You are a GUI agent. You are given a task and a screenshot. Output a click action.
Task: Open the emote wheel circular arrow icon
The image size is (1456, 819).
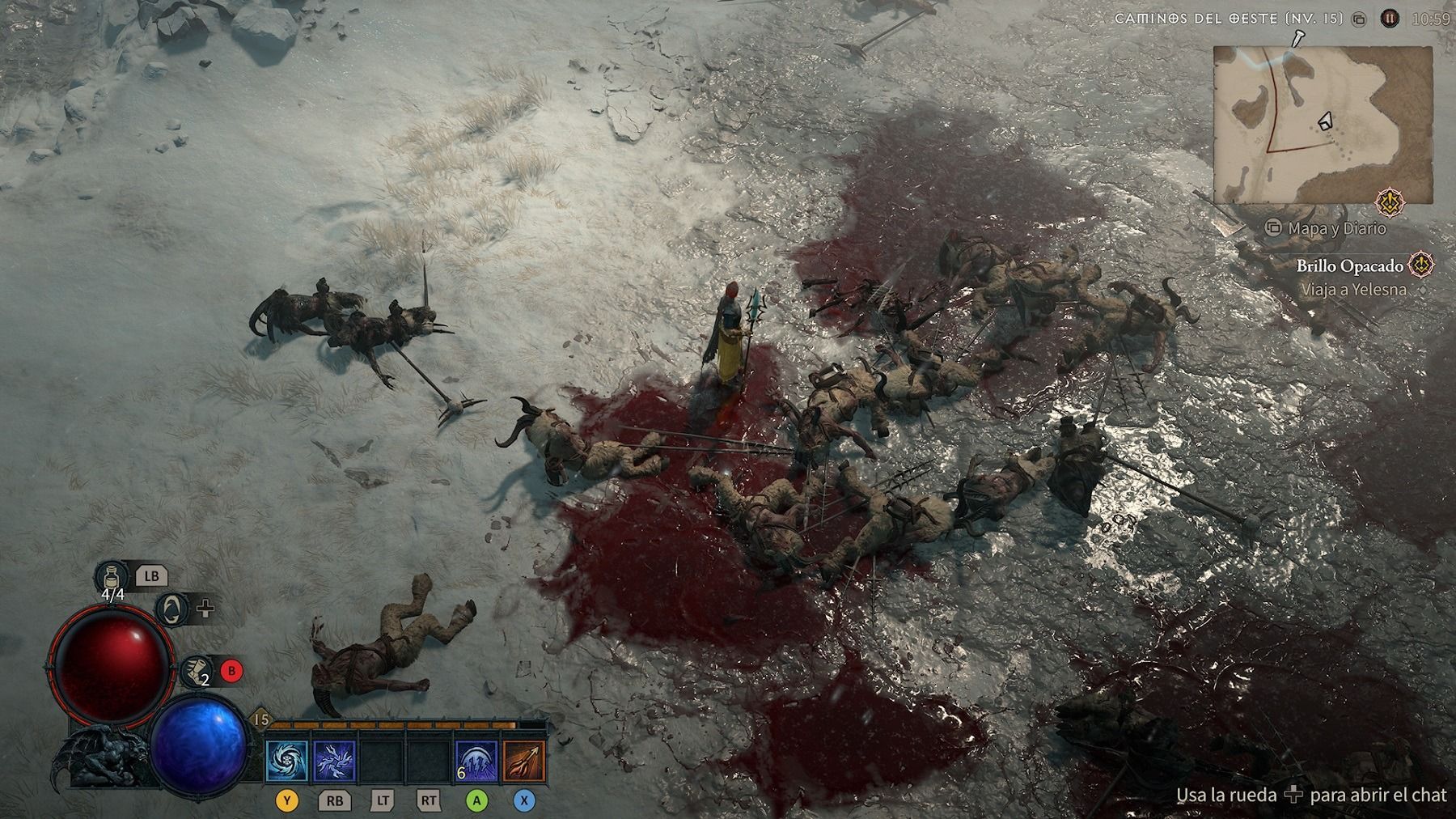coord(171,608)
